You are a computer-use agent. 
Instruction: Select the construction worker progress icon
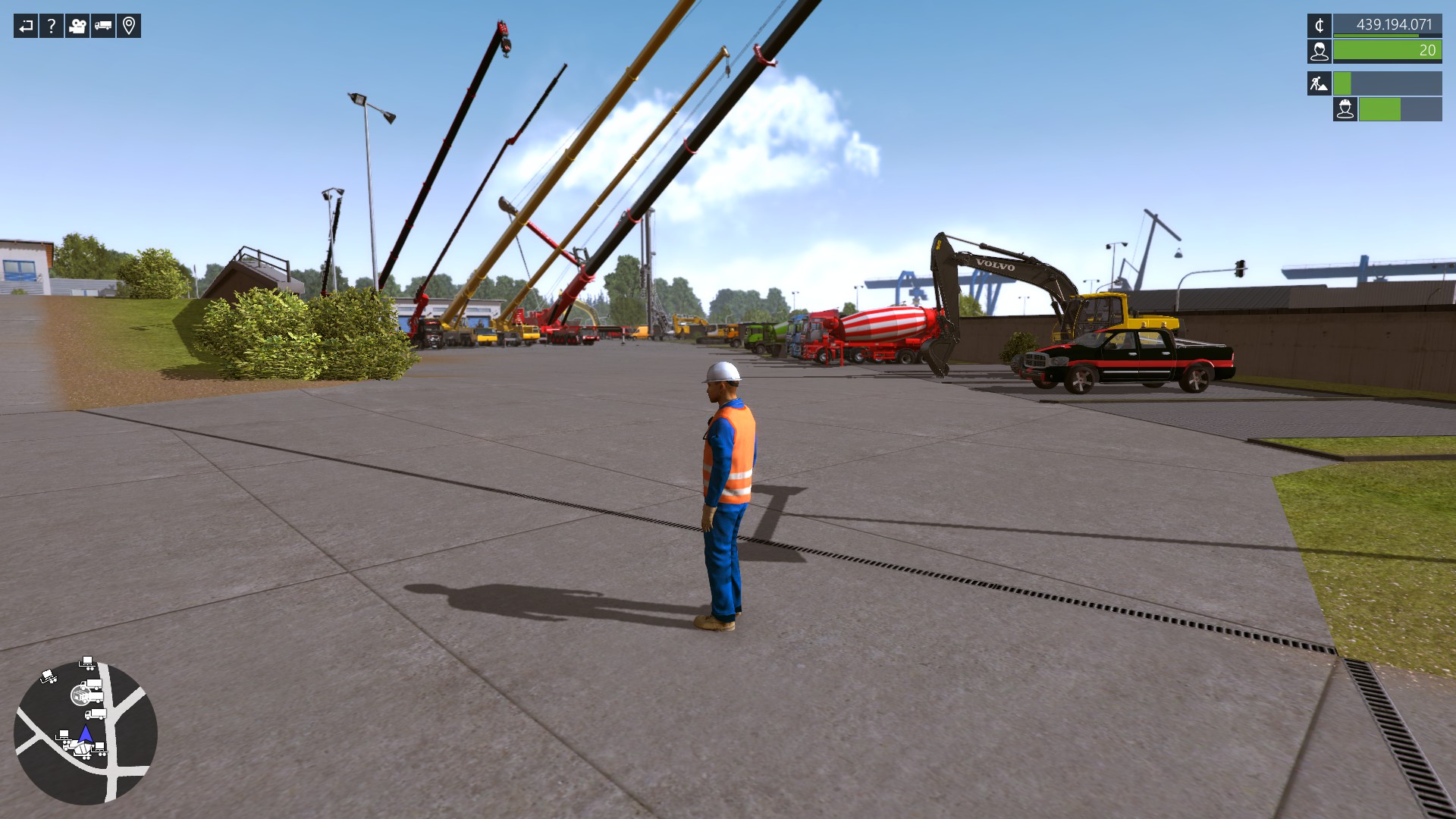pos(1318,83)
